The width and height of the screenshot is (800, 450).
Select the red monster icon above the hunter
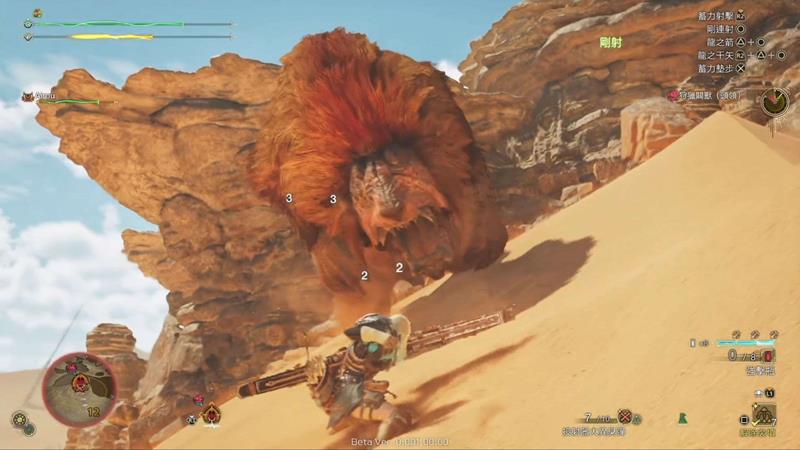212,413
